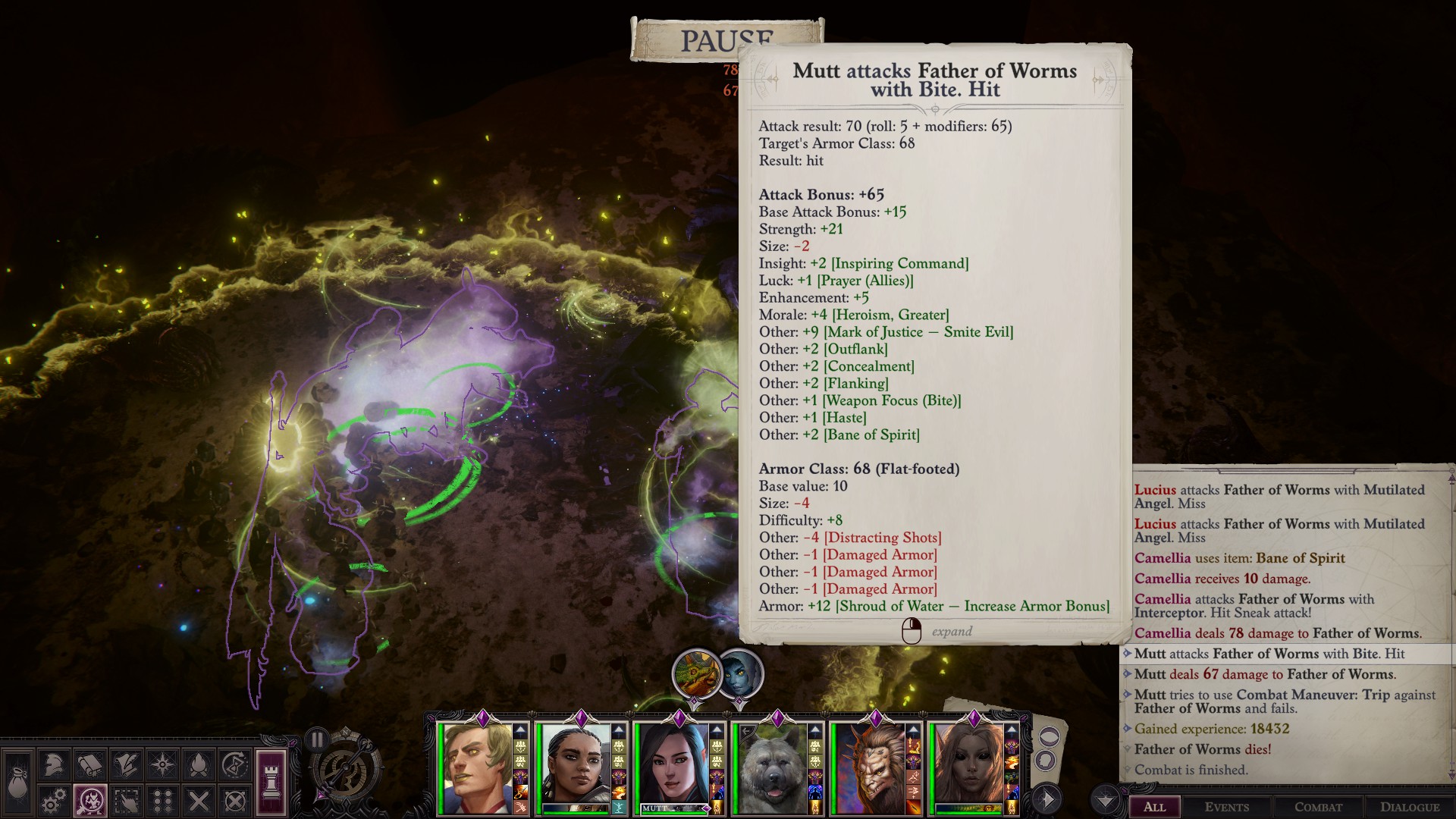Open the inventory sack
Viewport: 1456px width, 819px height.
click(17, 784)
